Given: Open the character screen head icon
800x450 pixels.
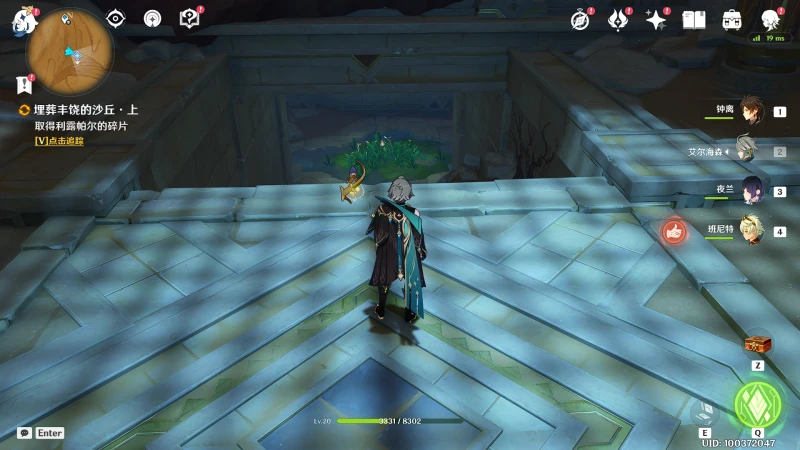Looking at the screenshot, I should coord(770,19).
